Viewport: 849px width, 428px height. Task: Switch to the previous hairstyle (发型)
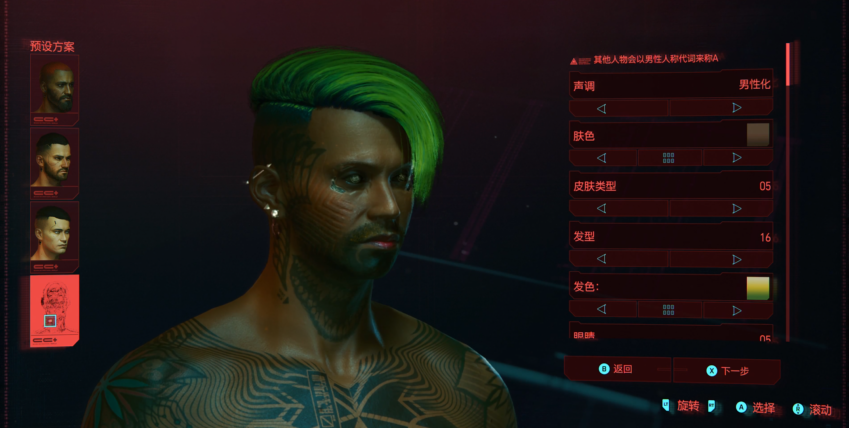point(601,258)
